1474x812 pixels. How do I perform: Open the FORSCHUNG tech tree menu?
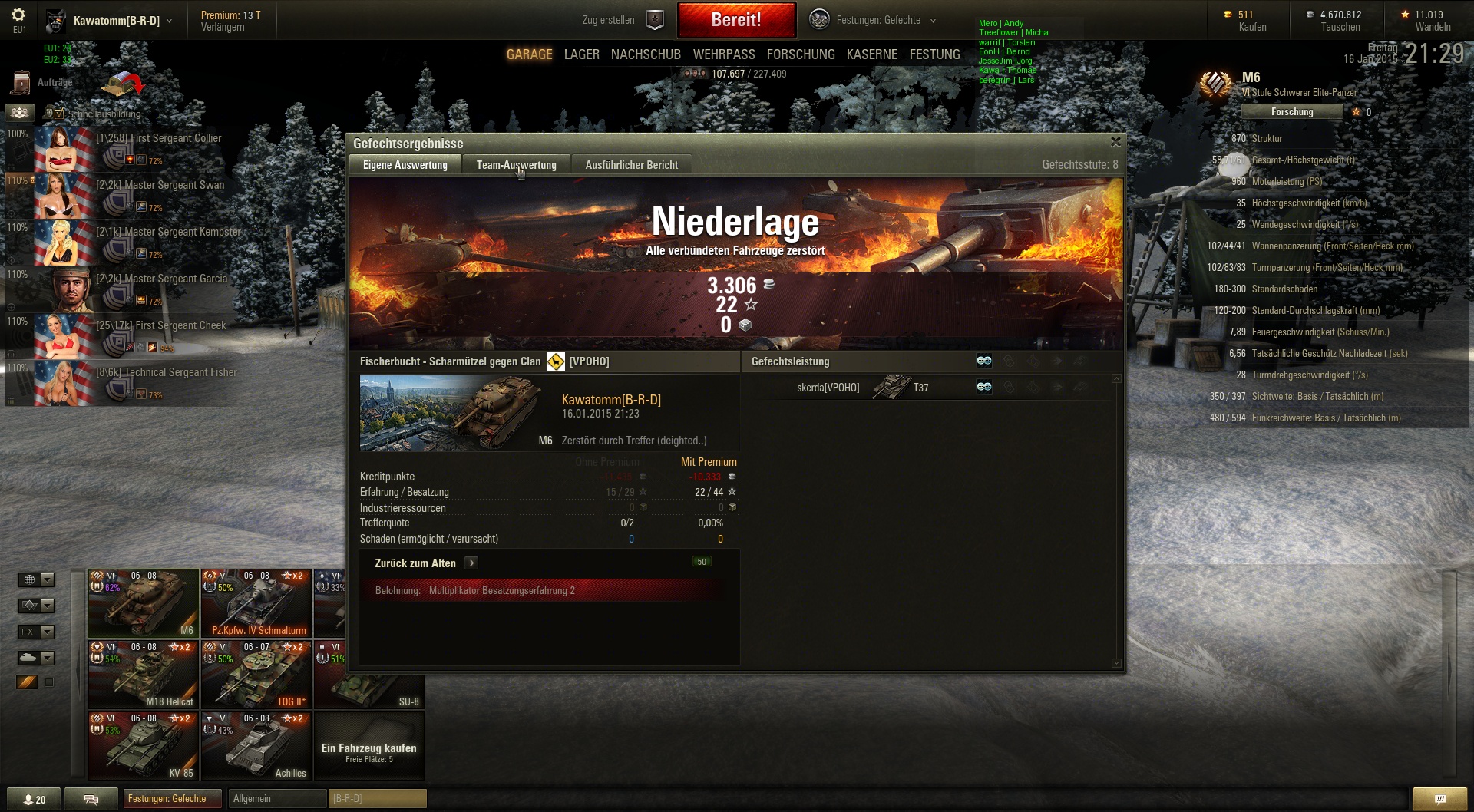pyautogui.click(x=800, y=54)
